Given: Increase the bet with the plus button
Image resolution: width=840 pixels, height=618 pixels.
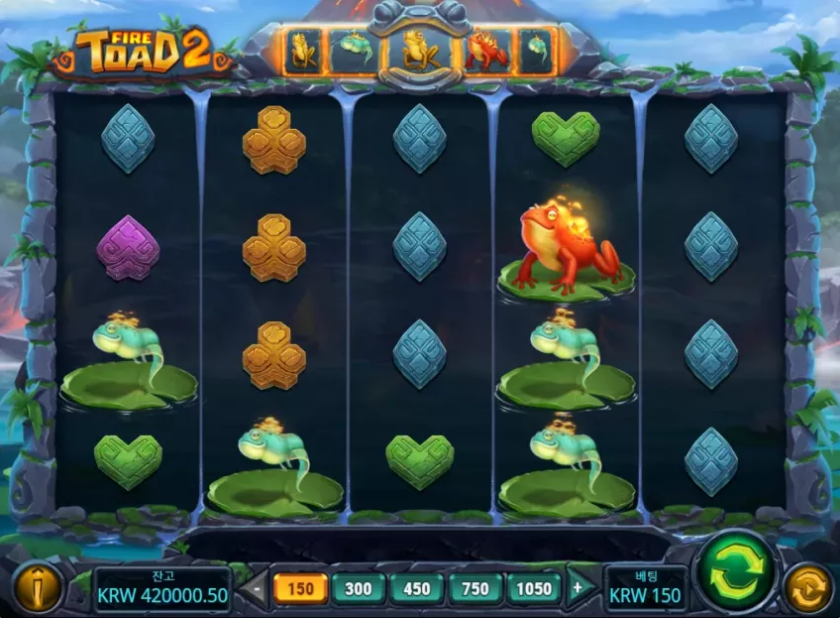Looking at the screenshot, I should click(577, 588).
